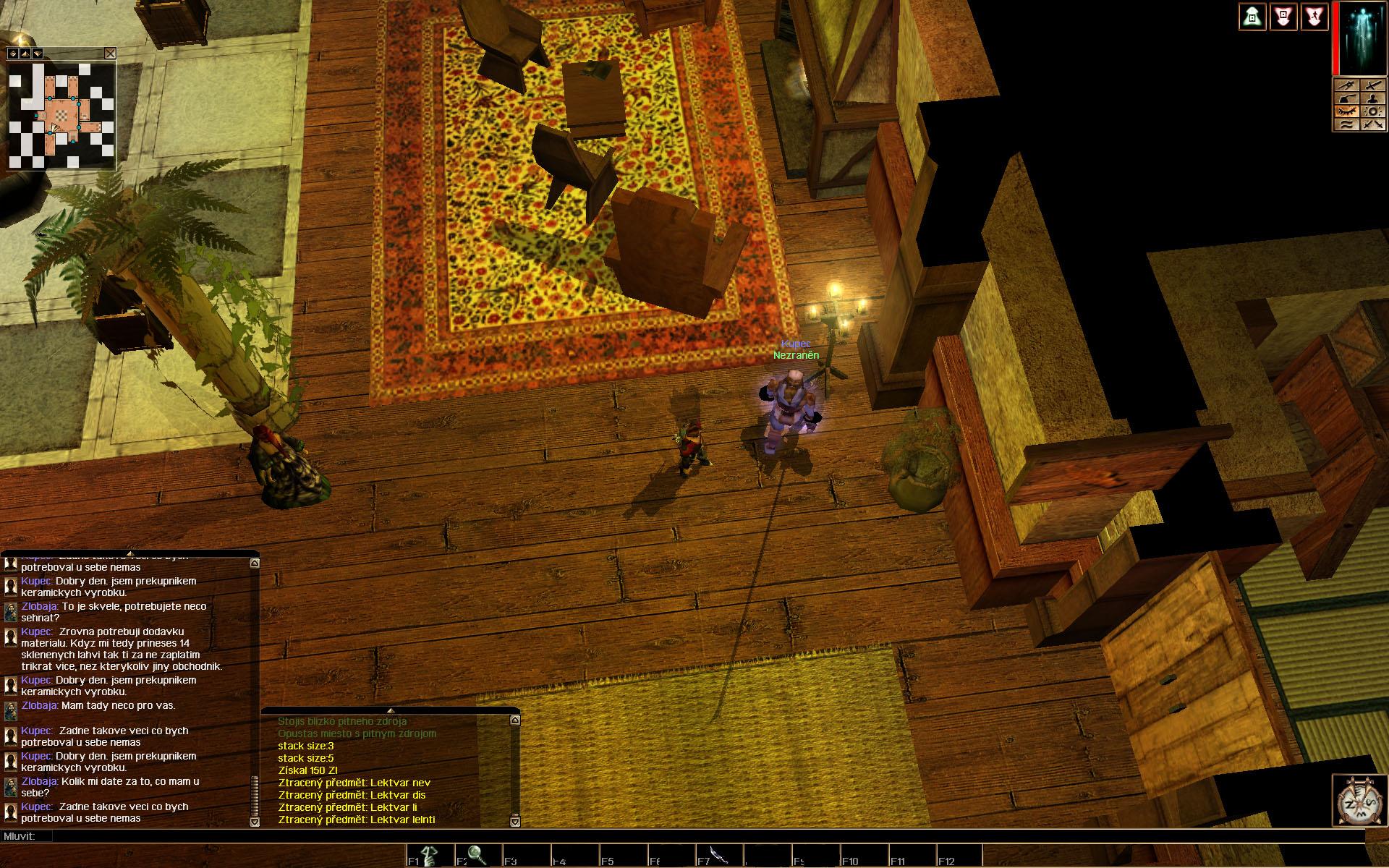Click the combat log's scroll-up arrow
The height and width of the screenshot is (868, 1389).
tap(514, 720)
